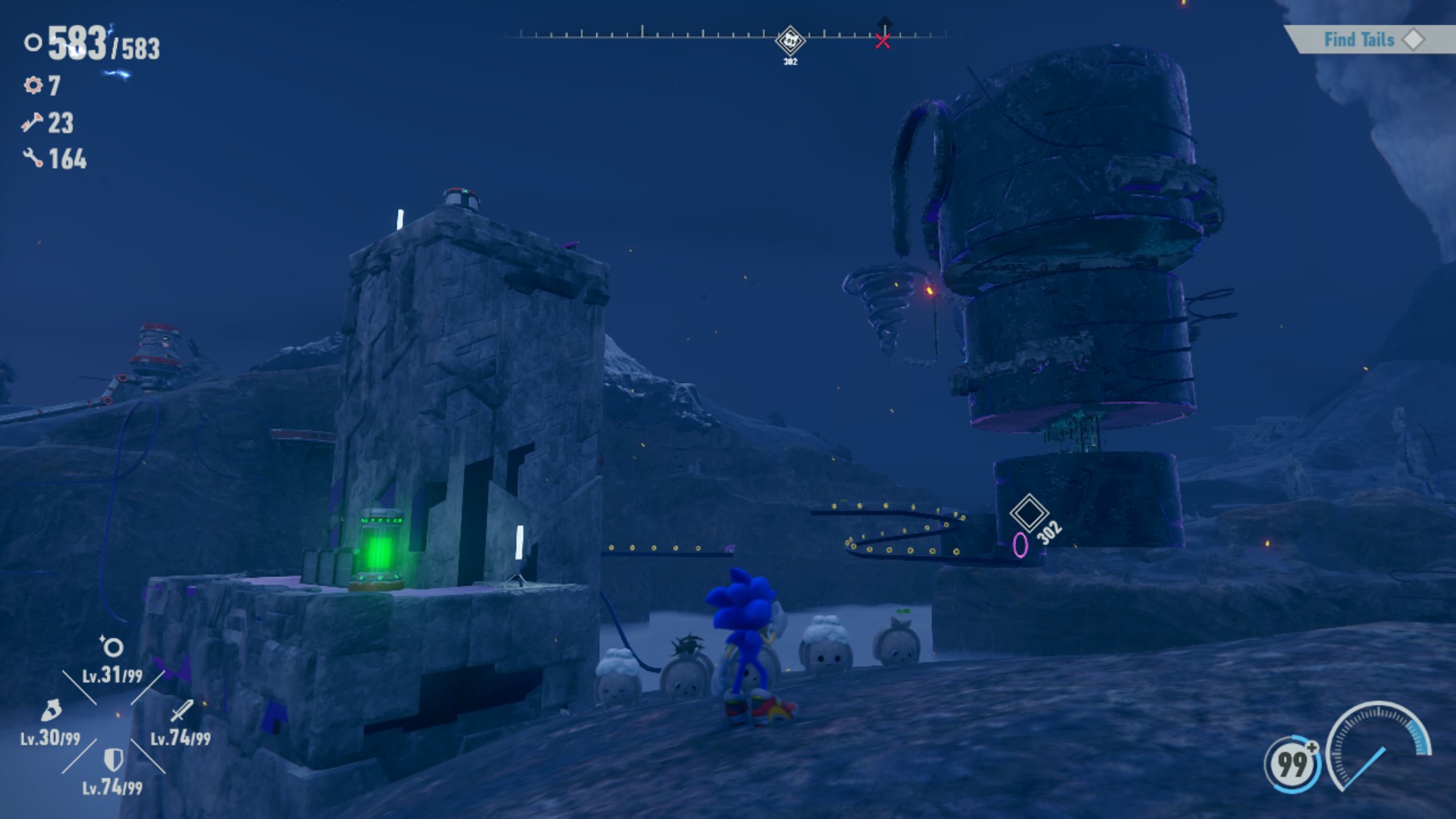Click the Chaos Emerald key icon showing 23

[x=31, y=121]
